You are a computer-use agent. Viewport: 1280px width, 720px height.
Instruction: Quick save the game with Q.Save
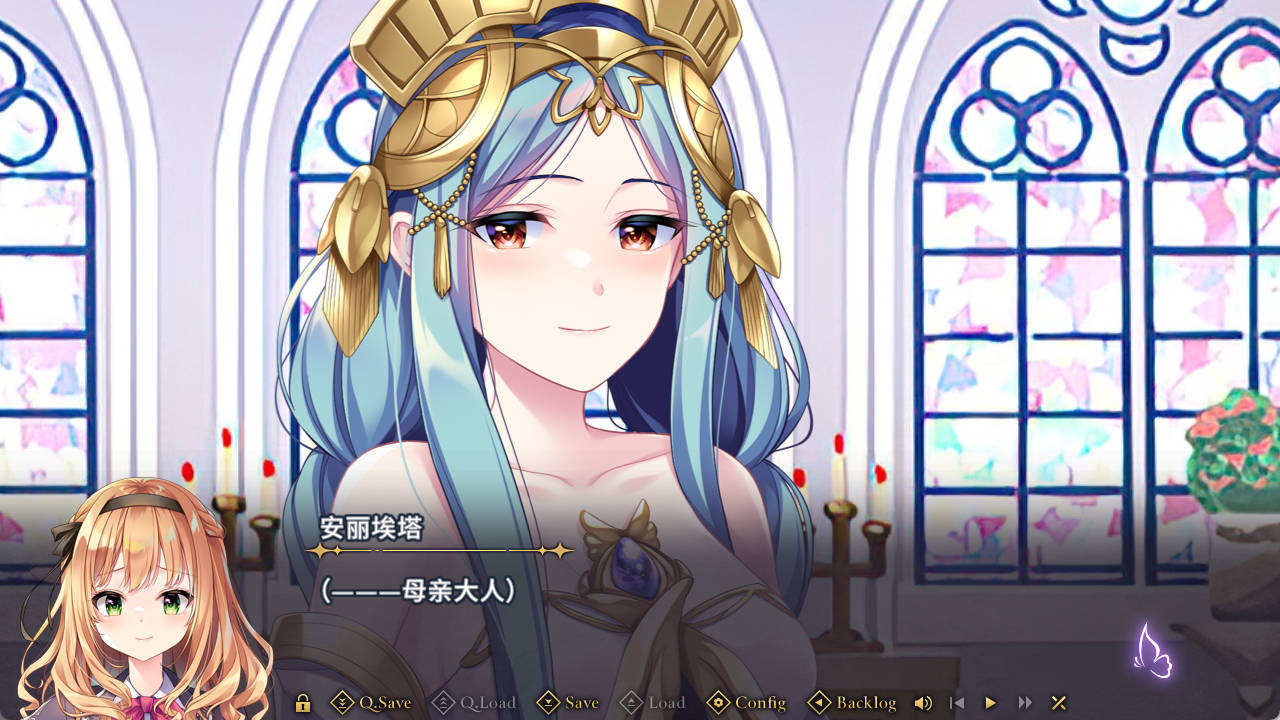click(x=384, y=703)
